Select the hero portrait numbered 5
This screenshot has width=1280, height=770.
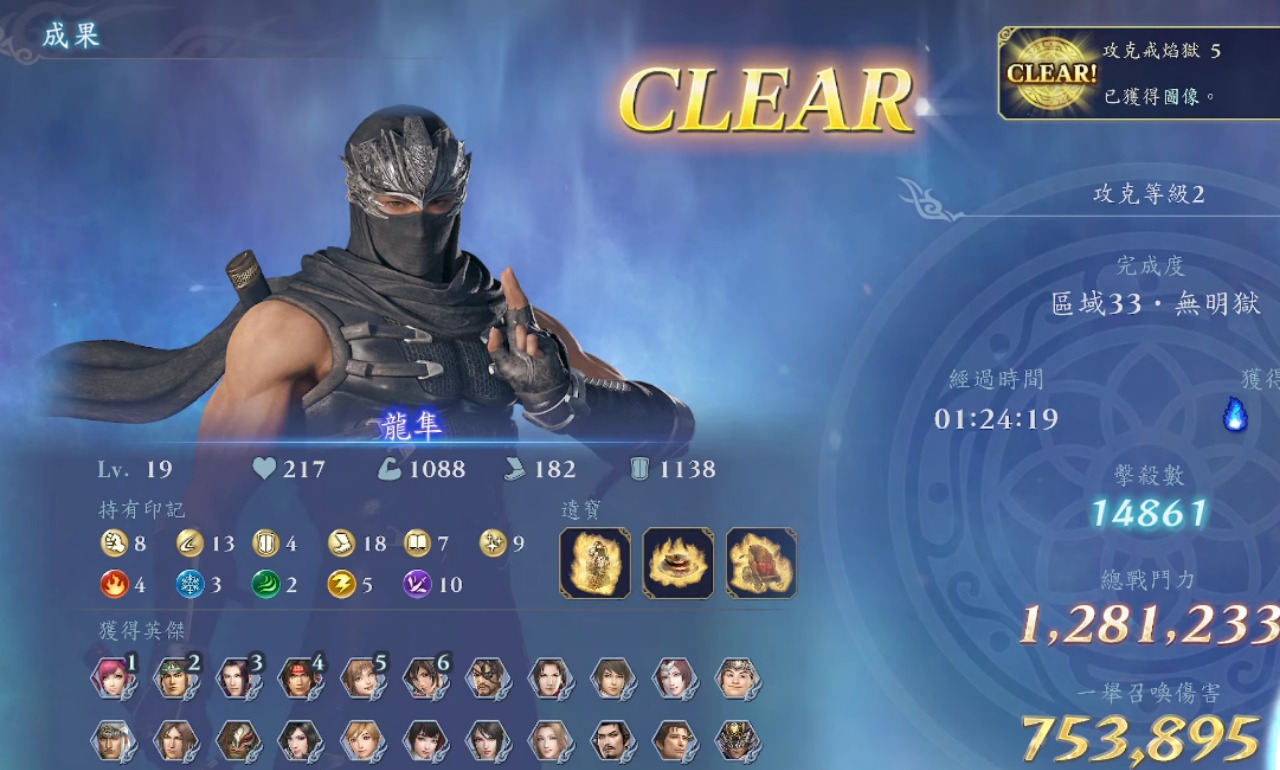pyautogui.click(x=360, y=678)
